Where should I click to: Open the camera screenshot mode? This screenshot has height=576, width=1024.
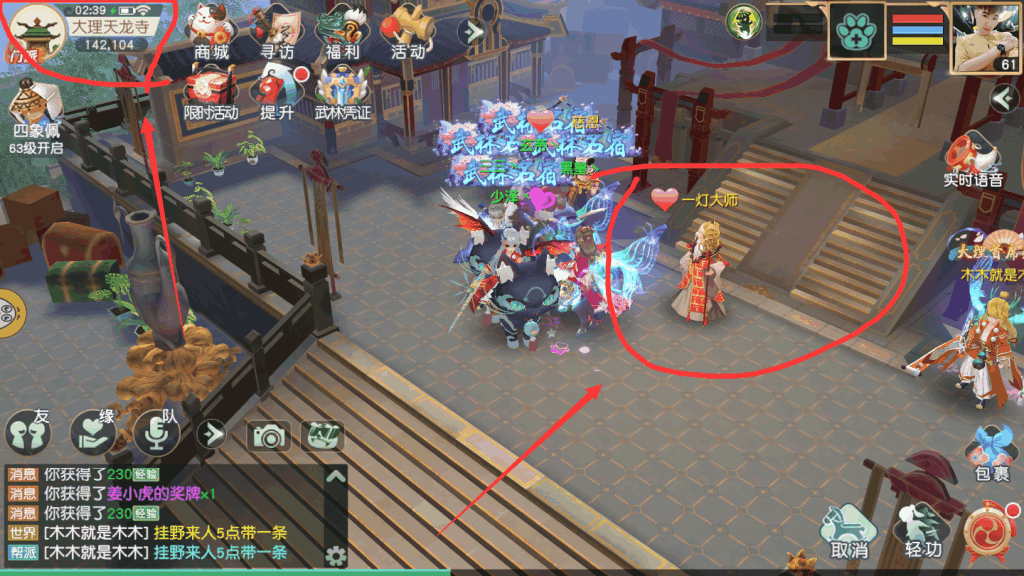coord(269,435)
